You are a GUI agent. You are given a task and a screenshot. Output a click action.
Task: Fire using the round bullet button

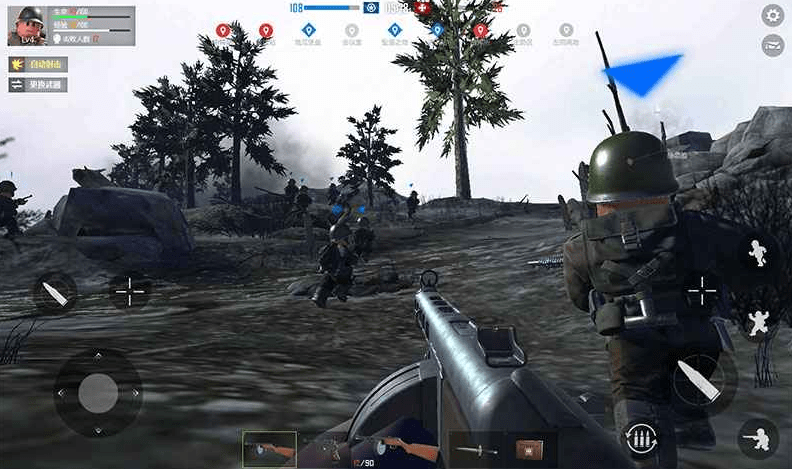tap(697, 380)
